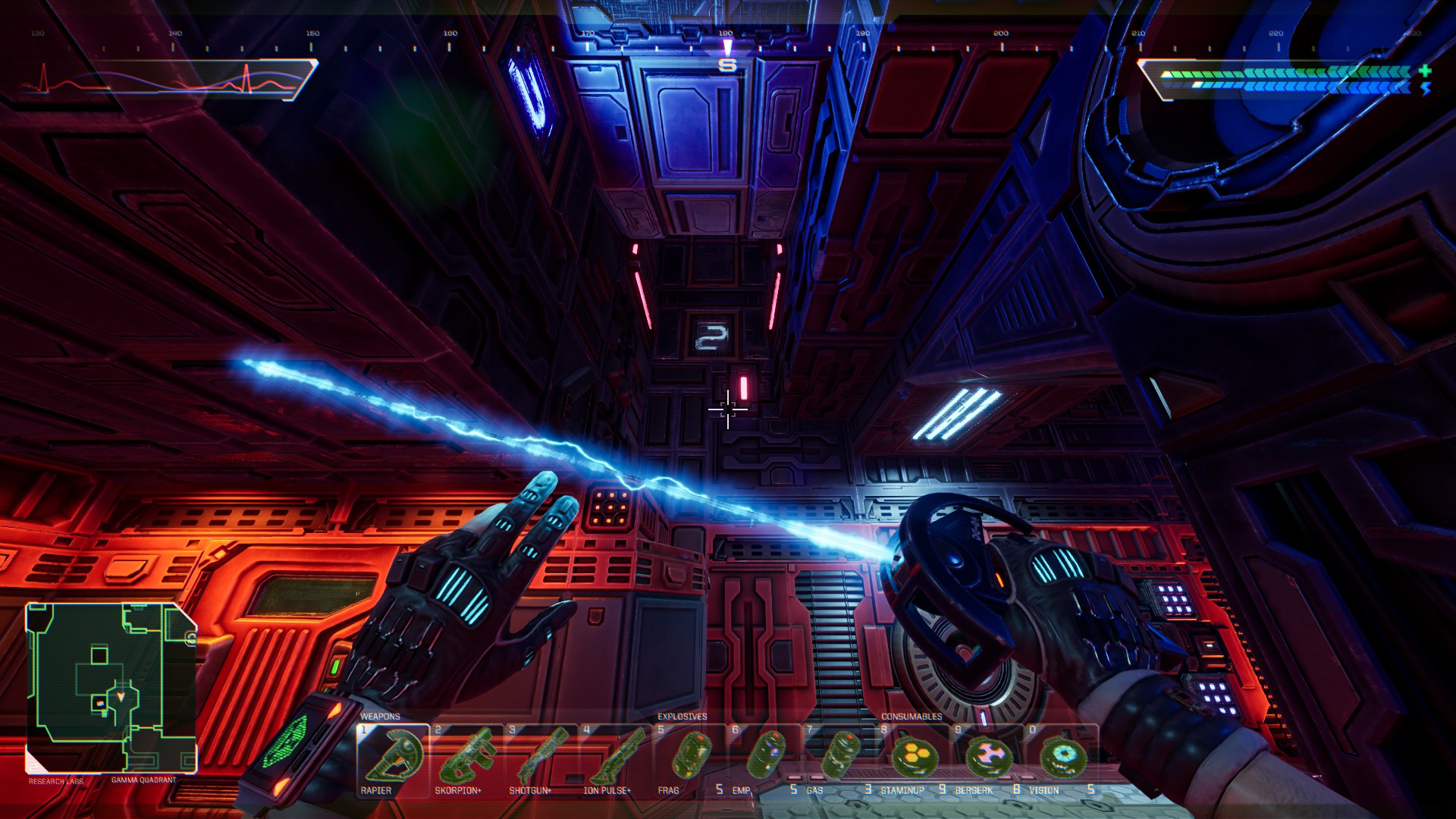Activate the Berserk patch slot

[x=987, y=760]
